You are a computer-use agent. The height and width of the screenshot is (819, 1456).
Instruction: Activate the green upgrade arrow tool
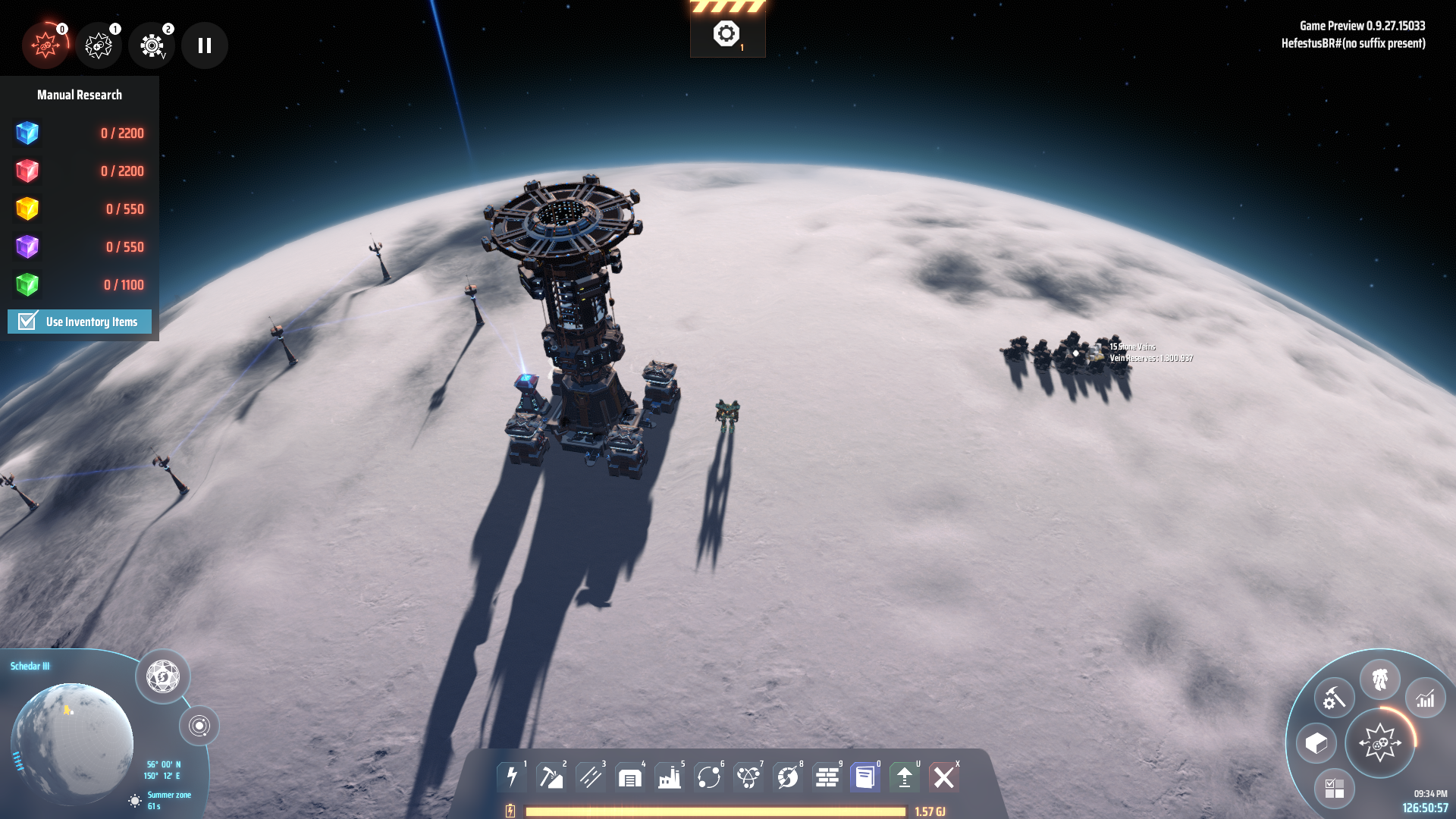[x=905, y=777]
